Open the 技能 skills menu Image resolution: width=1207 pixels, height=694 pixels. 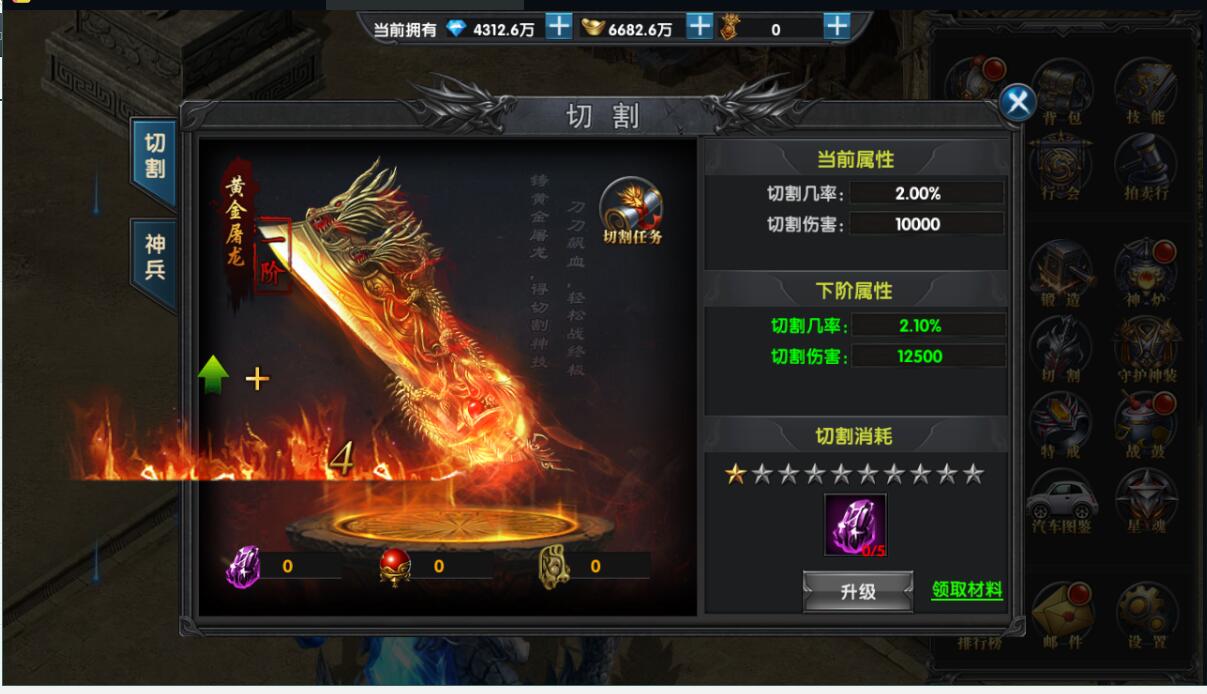pyautogui.click(x=1145, y=92)
